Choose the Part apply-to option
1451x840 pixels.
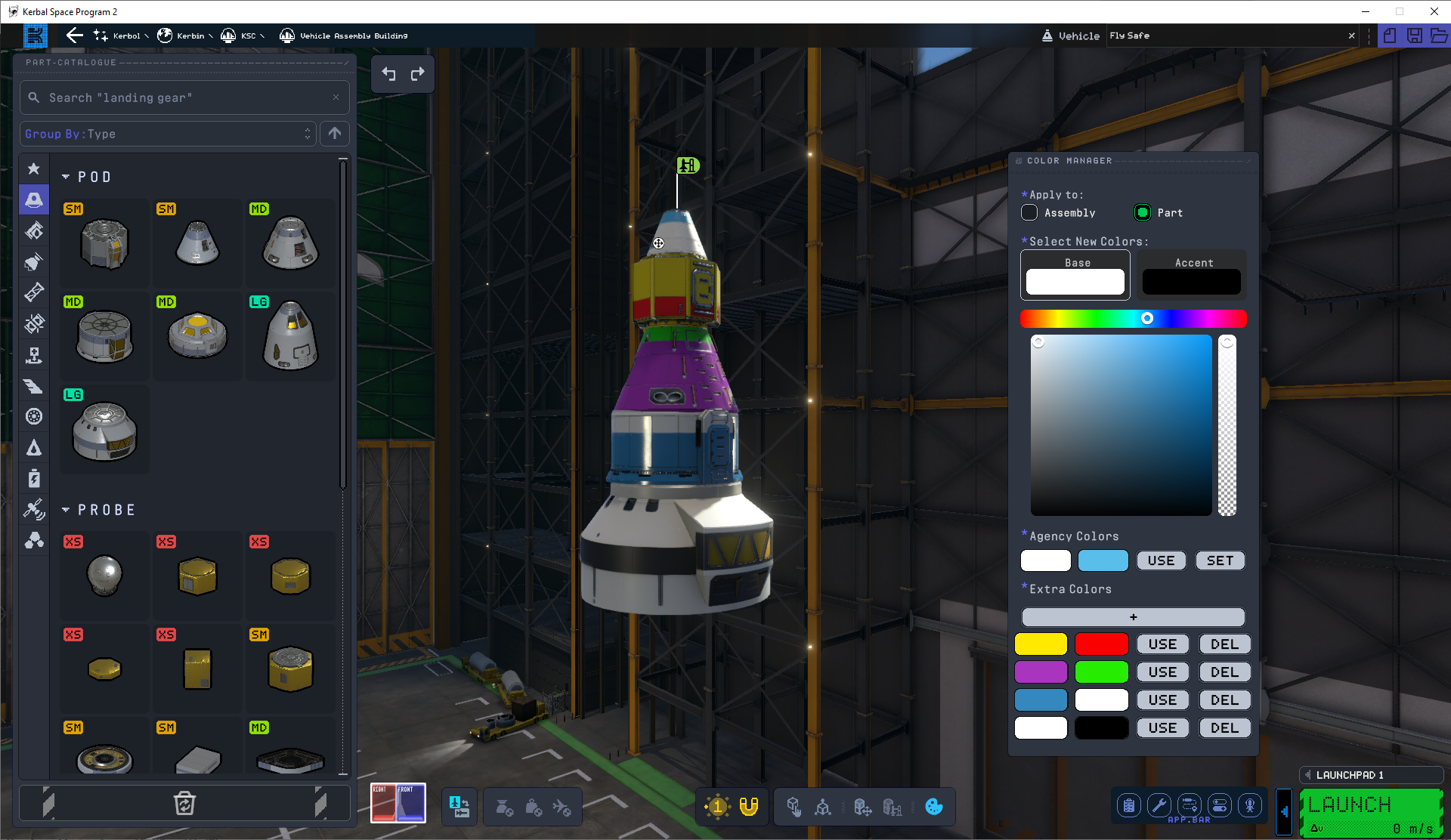(x=1143, y=213)
